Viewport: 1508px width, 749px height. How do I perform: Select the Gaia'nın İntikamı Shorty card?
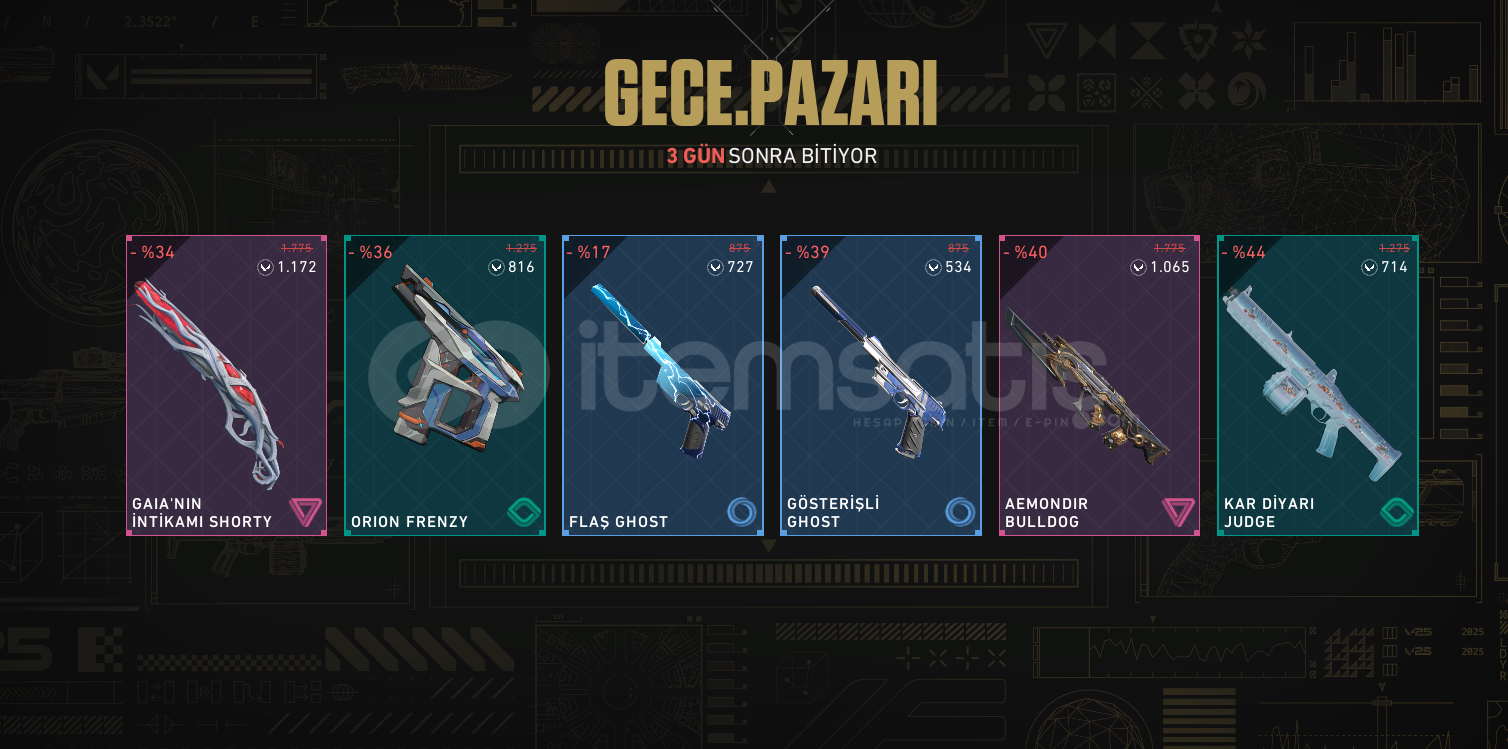pos(227,385)
